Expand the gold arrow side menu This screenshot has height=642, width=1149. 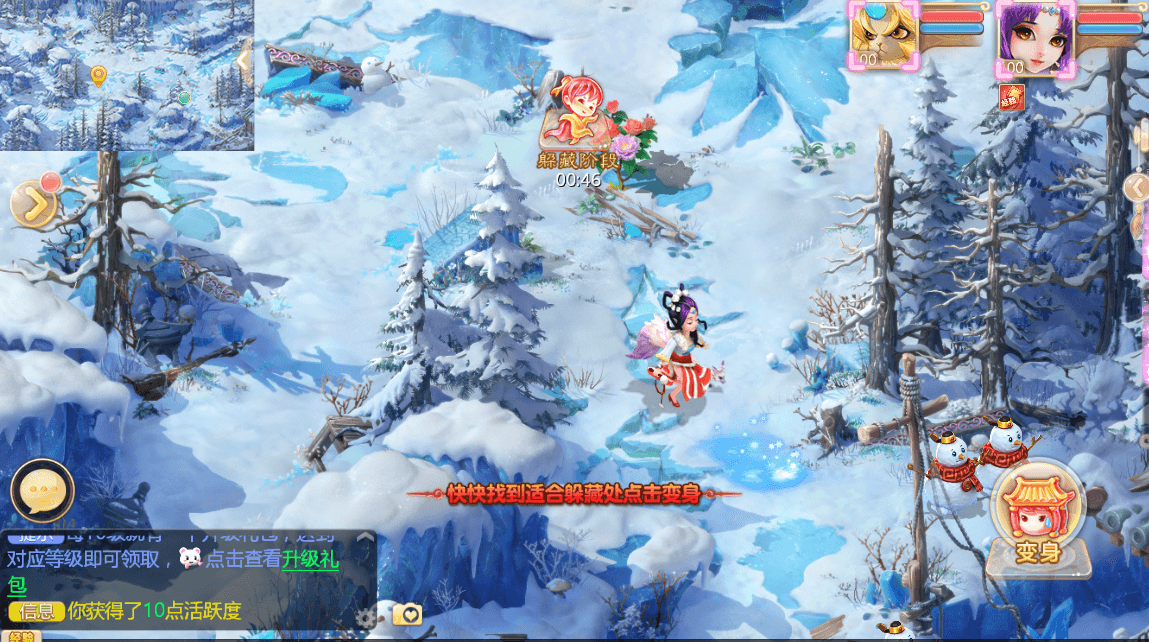[35, 204]
